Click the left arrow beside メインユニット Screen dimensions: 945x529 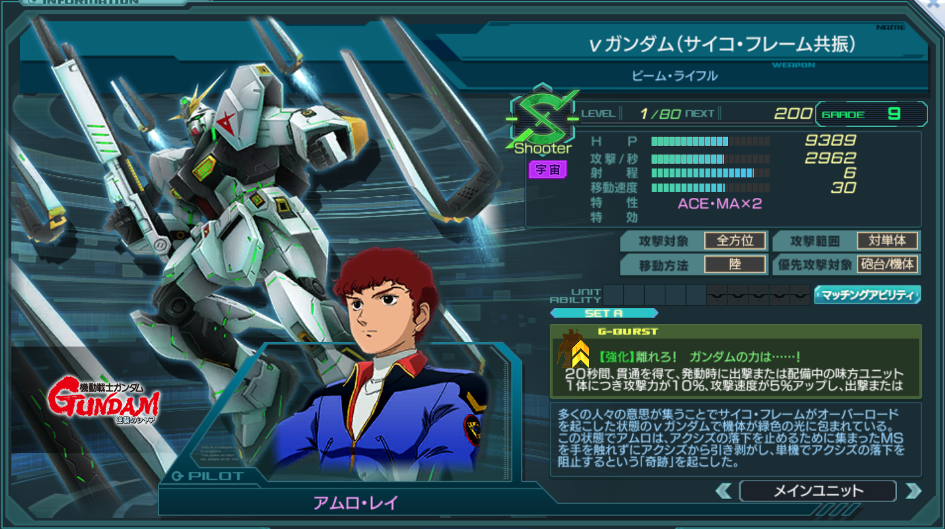[x=723, y=491]
